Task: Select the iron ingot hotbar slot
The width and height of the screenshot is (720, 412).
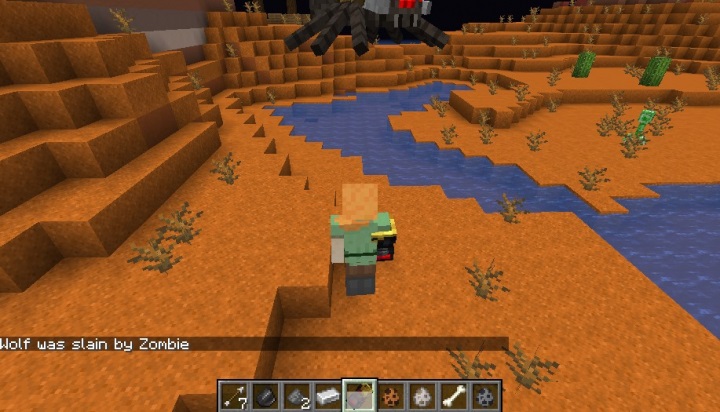Action: (x=328, y=396)
